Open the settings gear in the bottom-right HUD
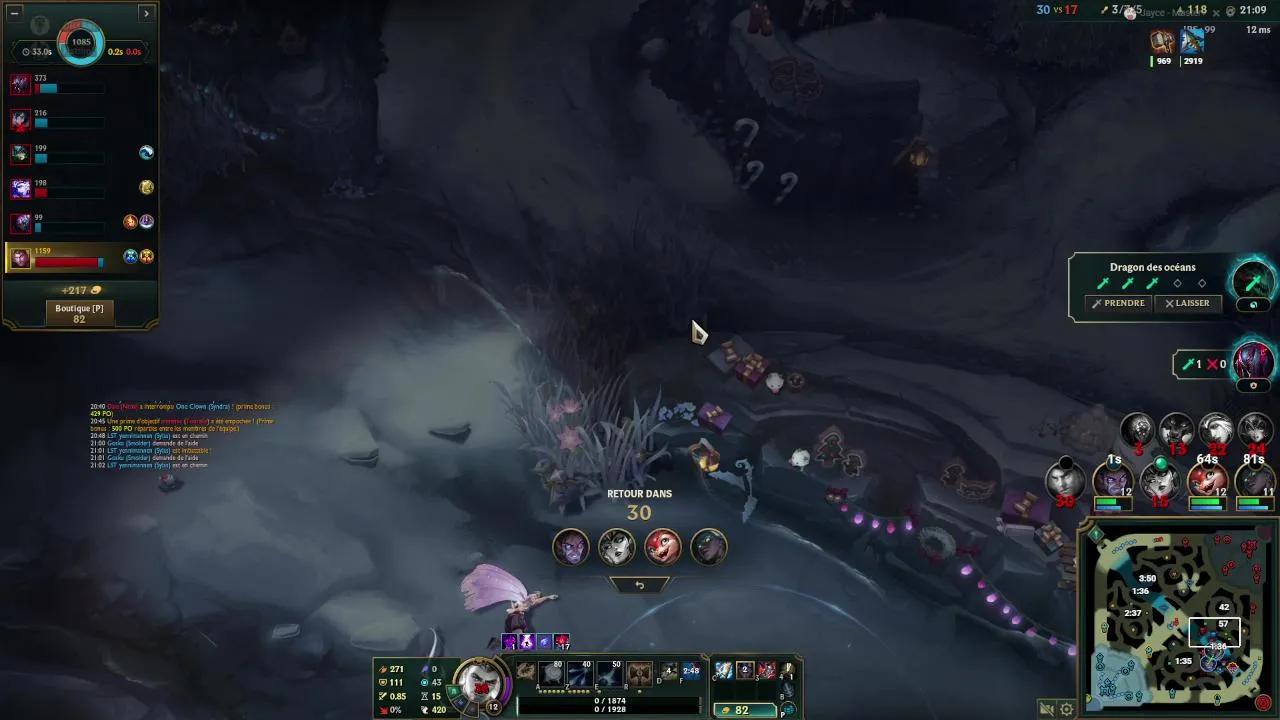The image size is (1280, 720). (x=1066, y=709)
